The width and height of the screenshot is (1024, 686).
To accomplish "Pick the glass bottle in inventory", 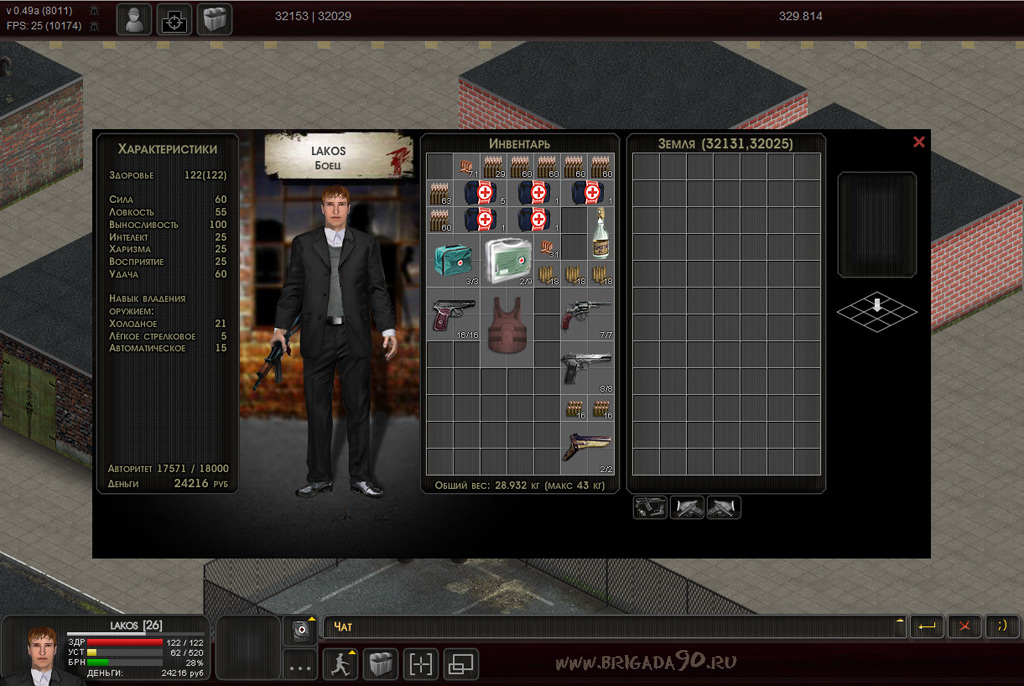I will pos(601,235).
